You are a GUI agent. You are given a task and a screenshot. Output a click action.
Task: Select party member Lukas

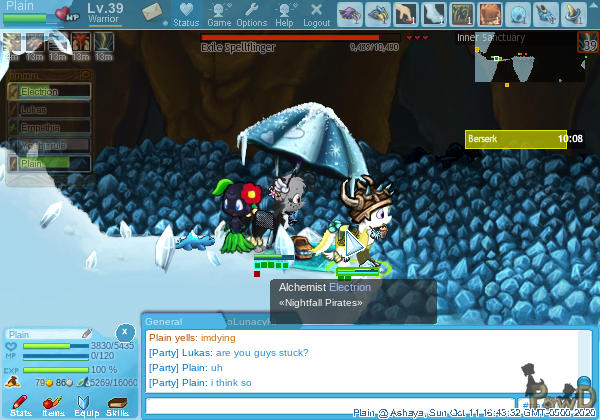click(x=49, y=110)
